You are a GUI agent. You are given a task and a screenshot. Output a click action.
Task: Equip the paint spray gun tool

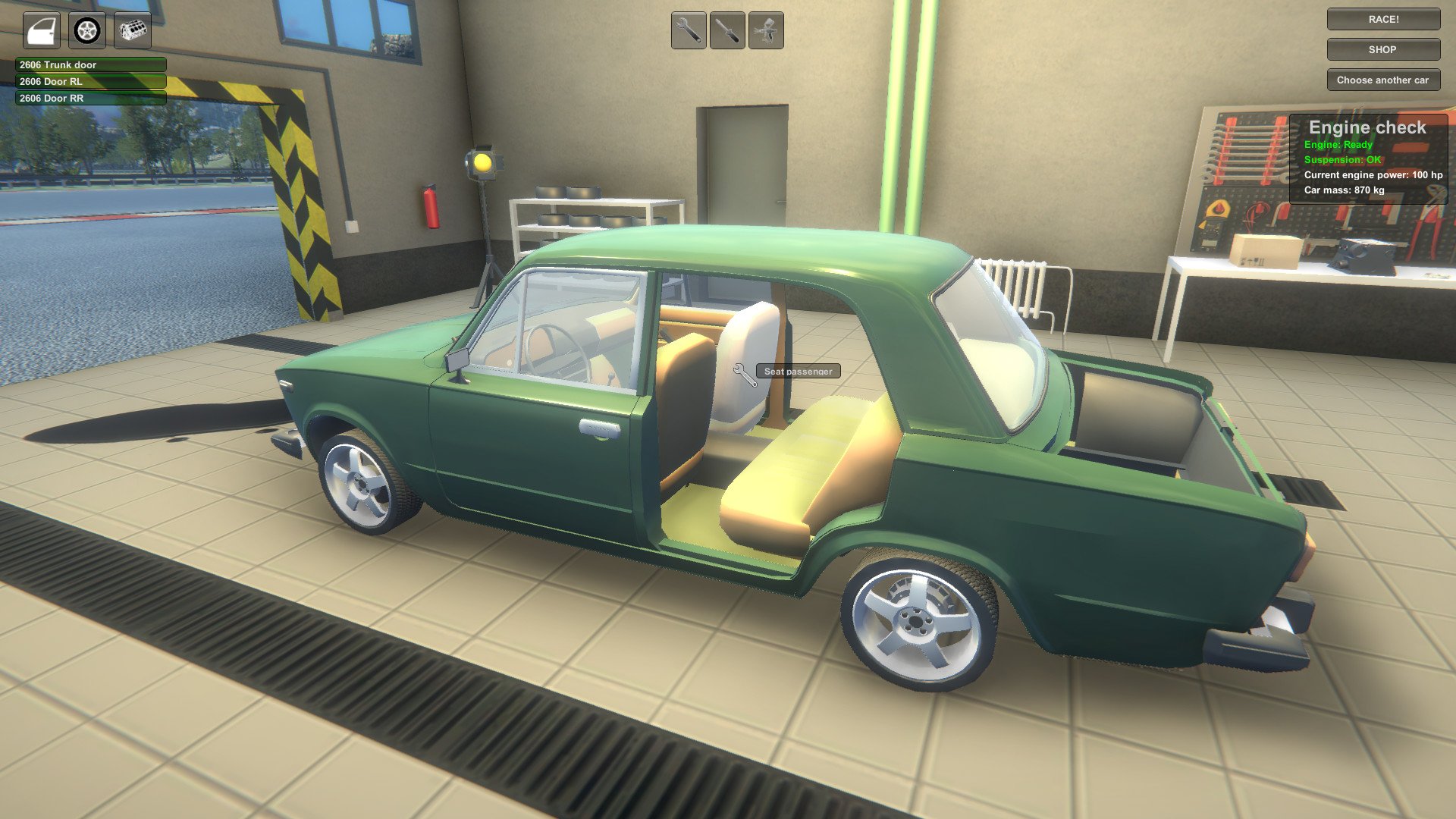pos(766,31)
